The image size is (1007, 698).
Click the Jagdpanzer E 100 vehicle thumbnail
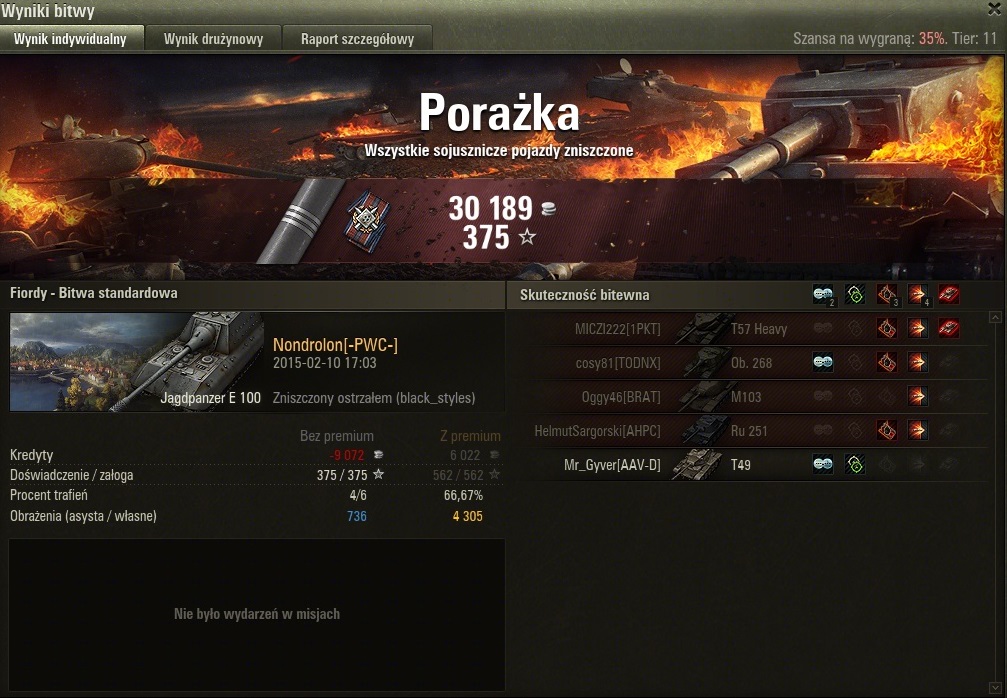click(x=137, y=361)
